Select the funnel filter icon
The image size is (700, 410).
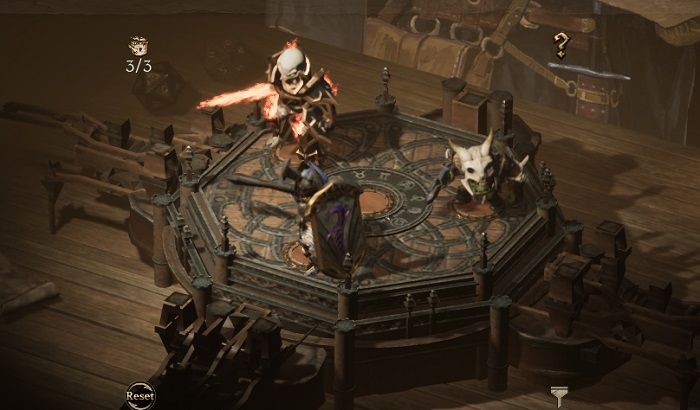[558, 397]
